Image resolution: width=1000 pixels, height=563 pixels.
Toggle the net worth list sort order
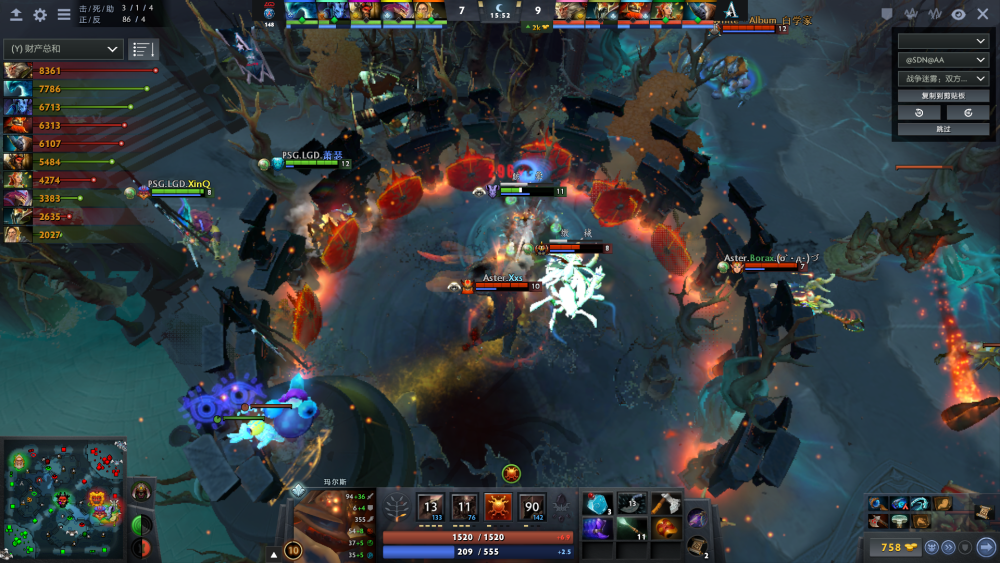pyautogui.click(x=143, y=49)
